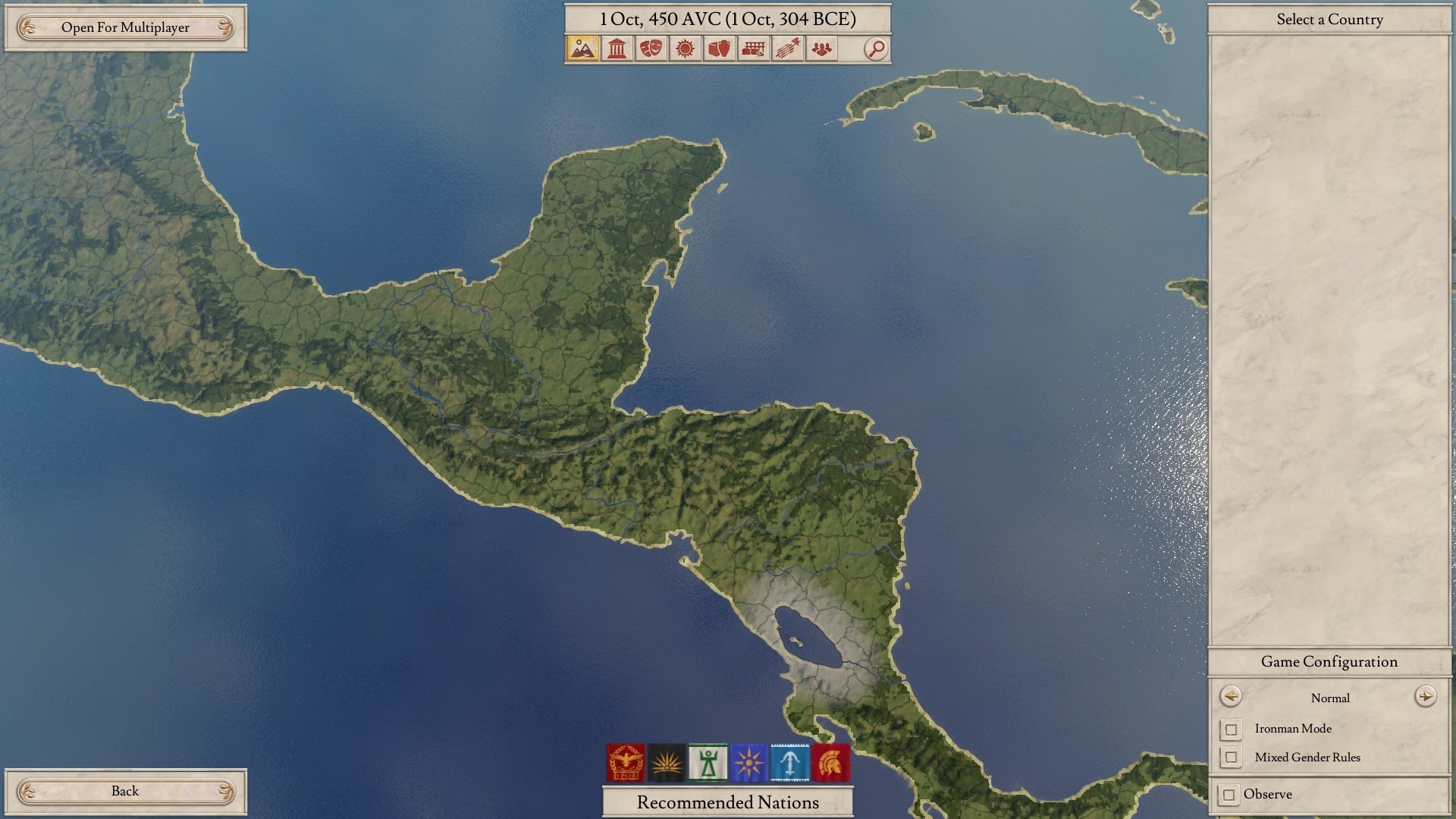Select the fasces map mode icon
Viewport: 1456px width, 819px height.
787,49
